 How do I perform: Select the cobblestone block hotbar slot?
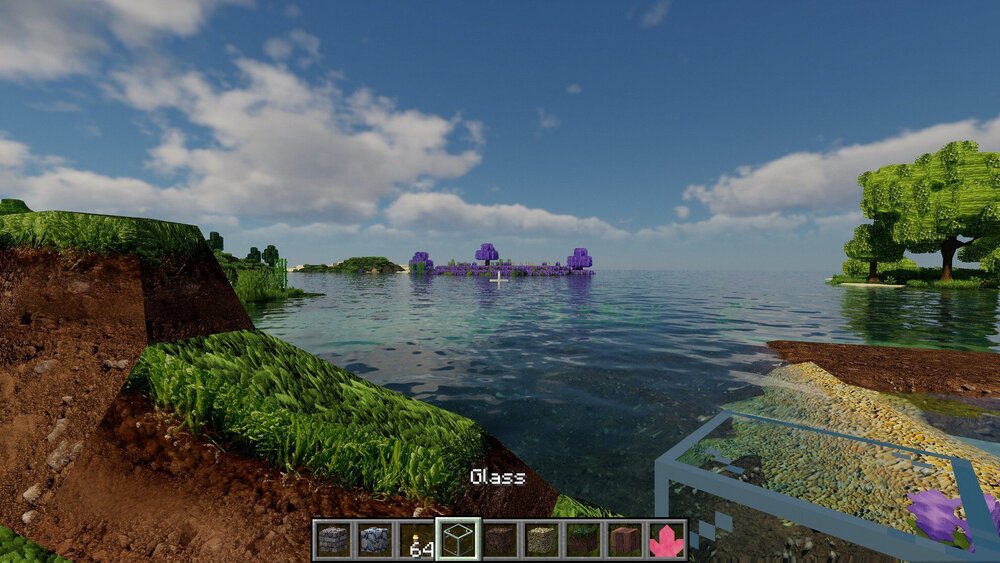tap(374, 540)
